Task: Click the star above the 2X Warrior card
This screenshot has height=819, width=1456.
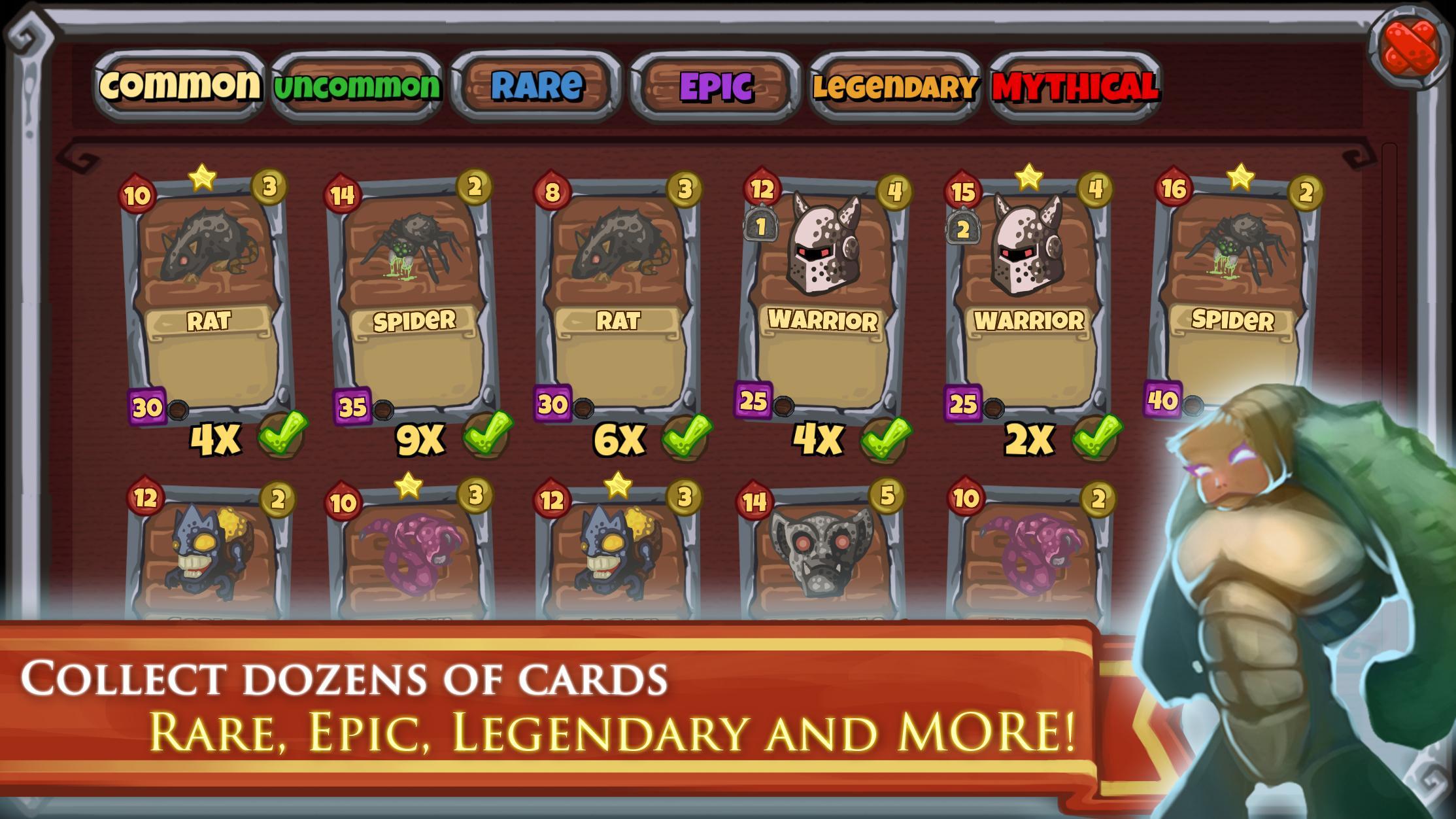Action: click(x=1029, y=177)
